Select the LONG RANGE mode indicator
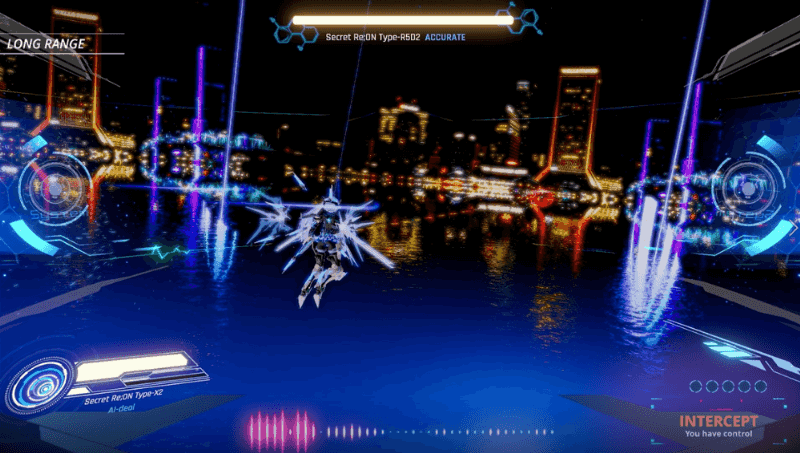Viewport: 800px width, 453px height. coord(45,44)
